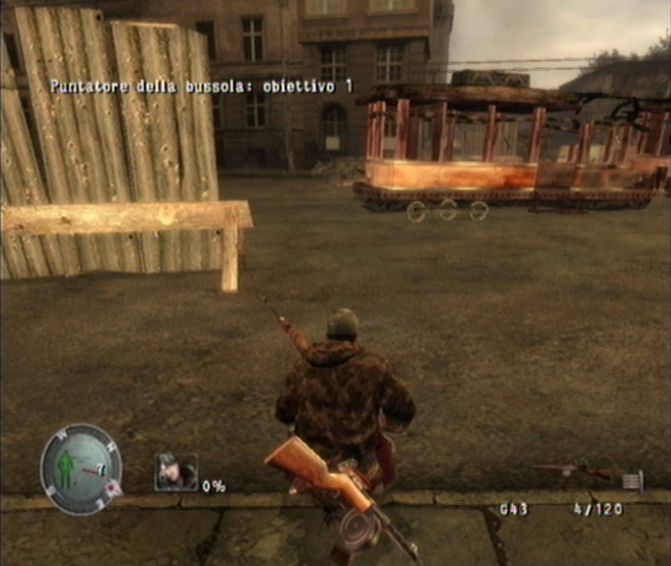The image size is (671, 566).
Task: Open the compass pointer objective 1 notice
Action: (201, 87)
